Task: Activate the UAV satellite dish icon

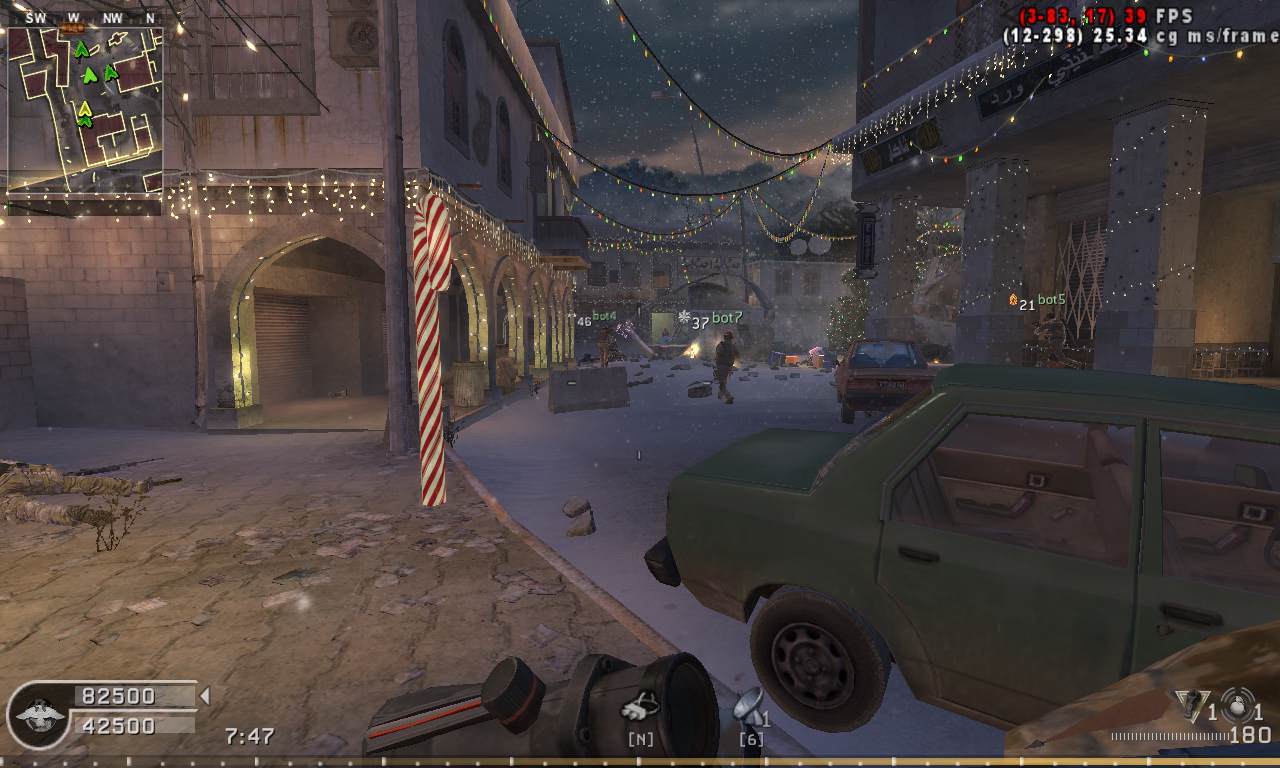Action: 747,706
